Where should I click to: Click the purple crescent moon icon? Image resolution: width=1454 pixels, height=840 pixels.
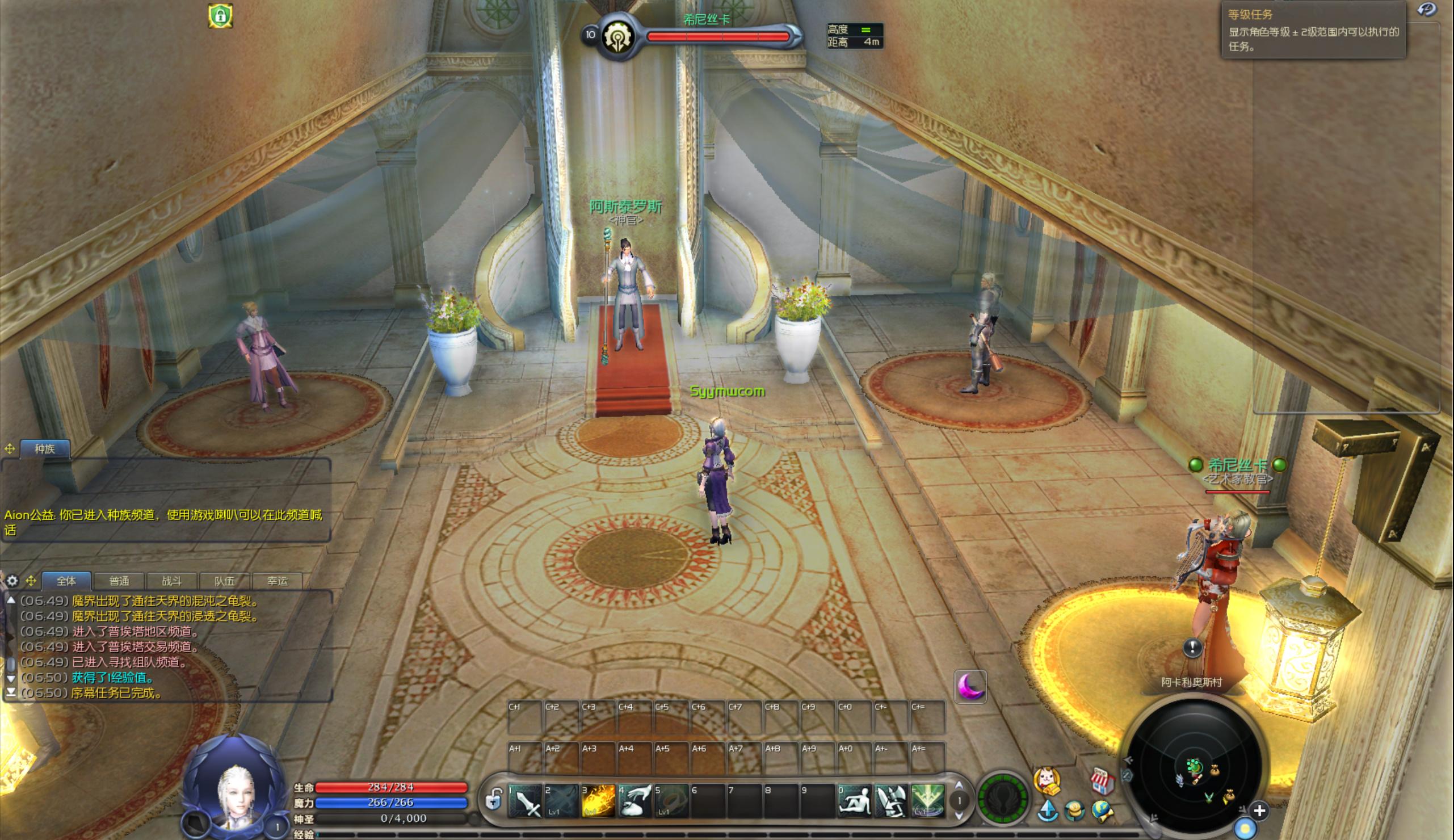click(x=970, y=686)
